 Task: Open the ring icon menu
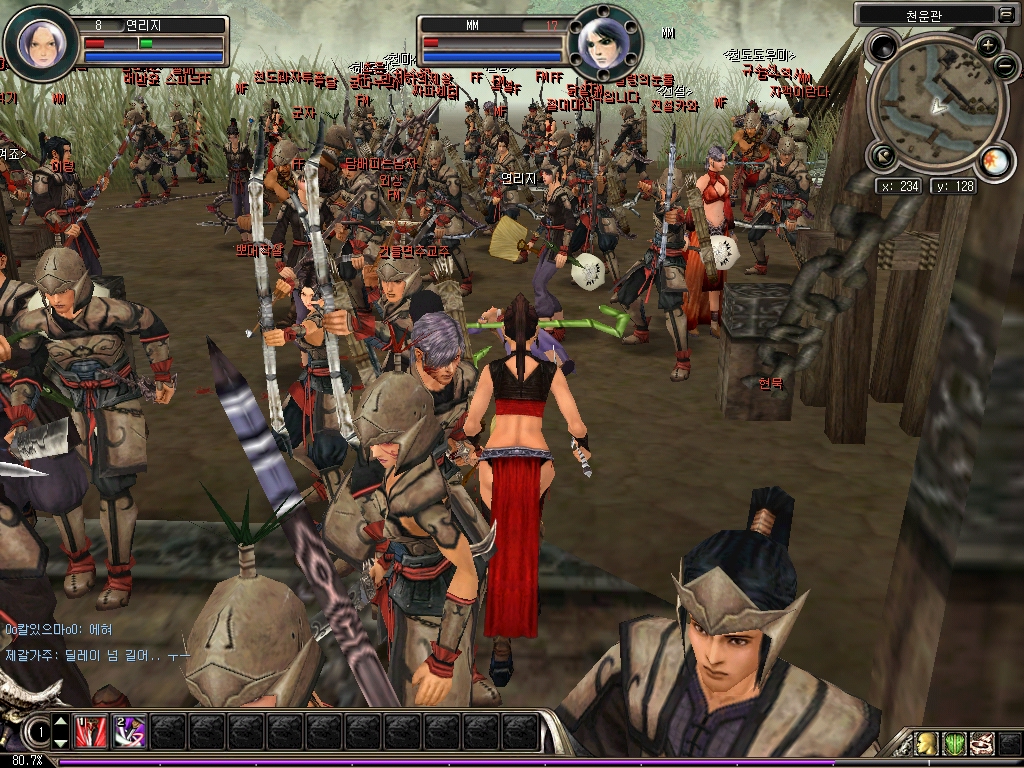click(982, 743)
